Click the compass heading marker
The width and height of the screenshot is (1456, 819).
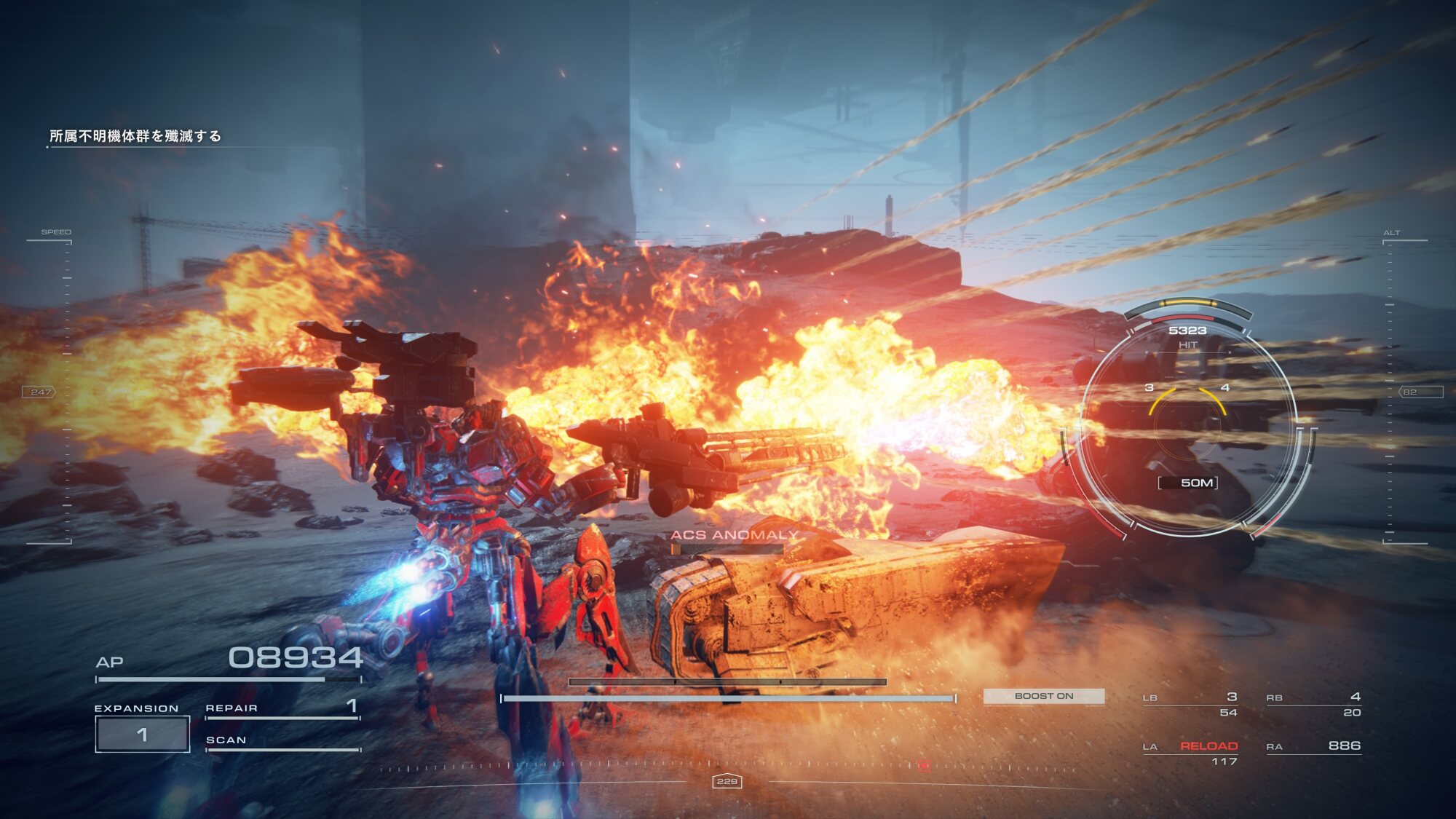727,781
